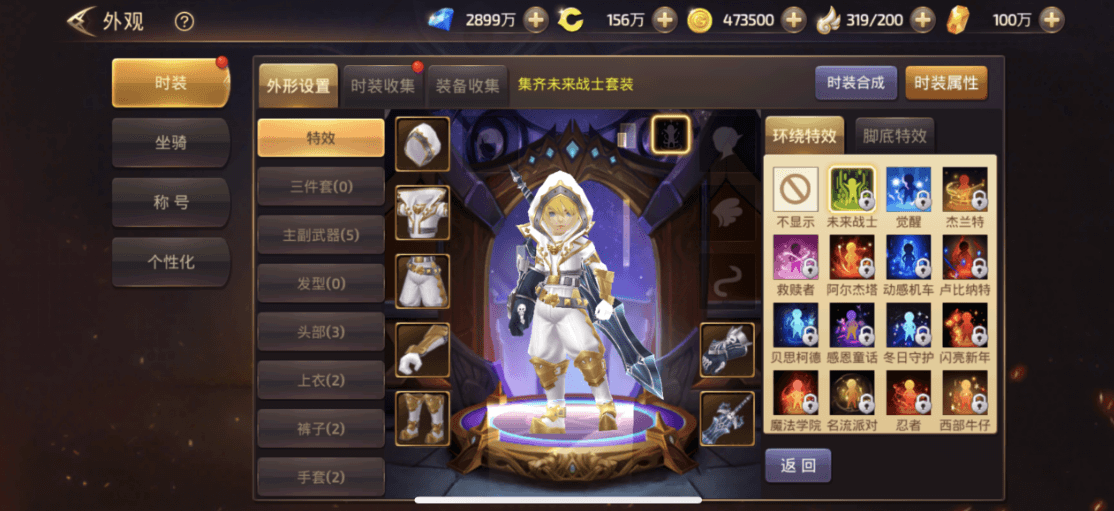Image resolution: width=1114 pixels, height=511 pixels.
Task: Select the 称号 title menu entry
Action: (170, 202)
